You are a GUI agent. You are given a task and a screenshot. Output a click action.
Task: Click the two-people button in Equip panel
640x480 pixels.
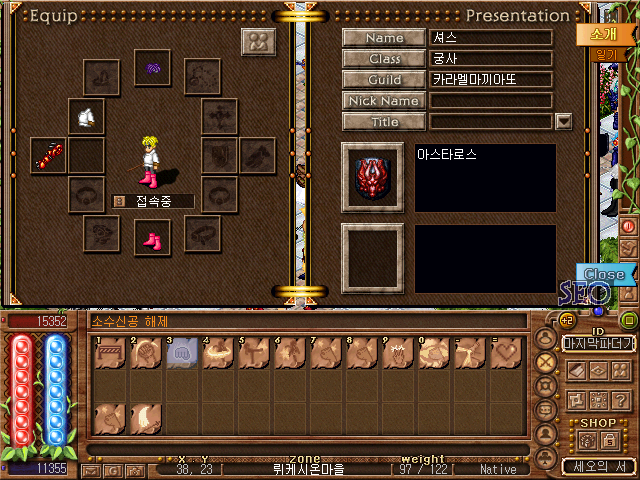point(259,42)
